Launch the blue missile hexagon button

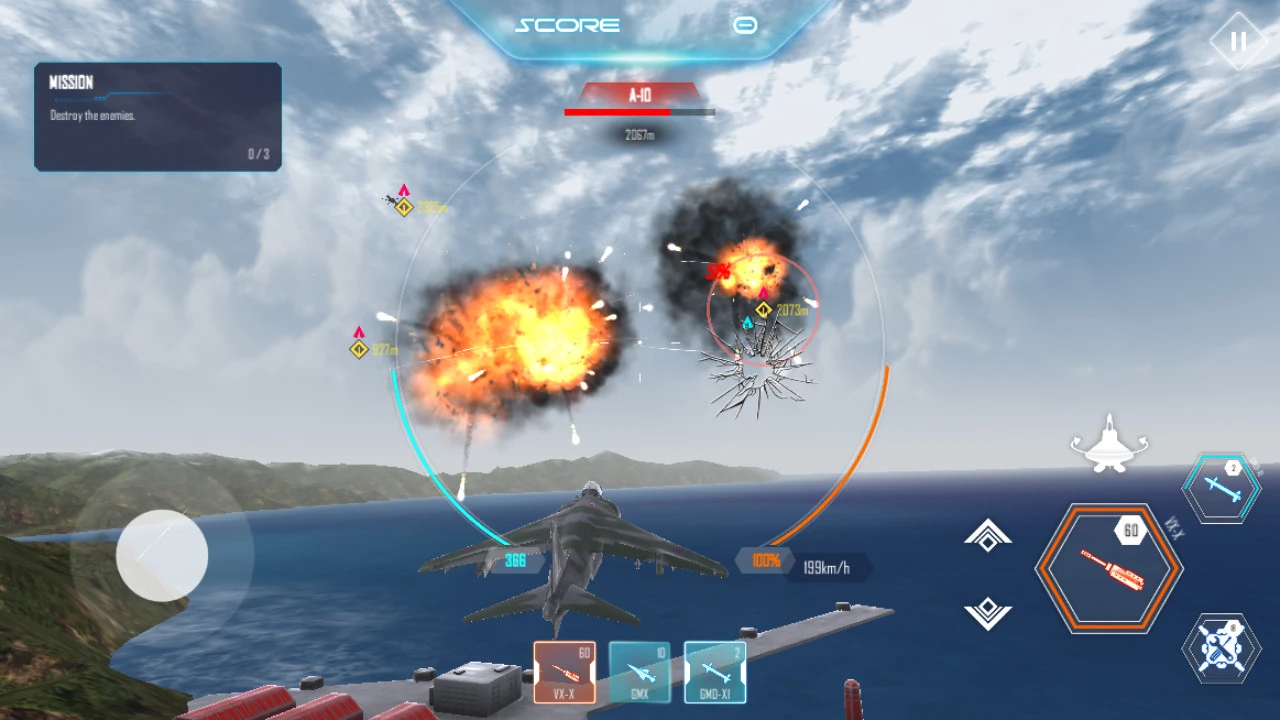1222,487
